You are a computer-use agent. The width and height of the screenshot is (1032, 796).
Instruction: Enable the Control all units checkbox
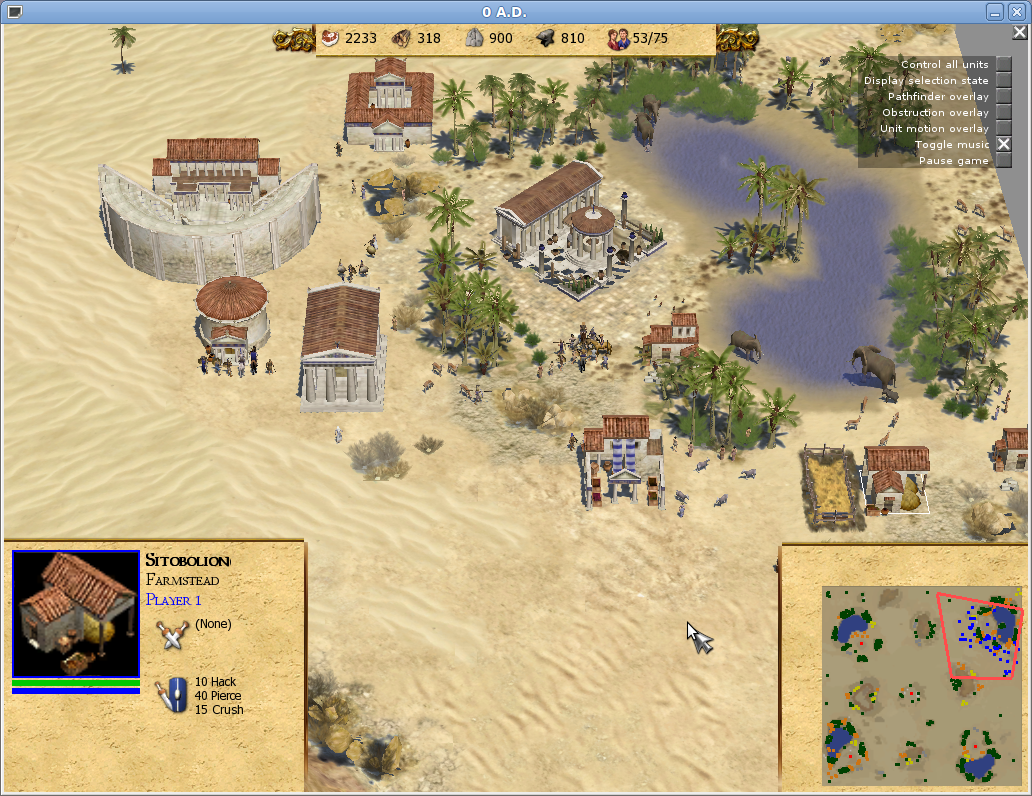tap(1004, 65)
